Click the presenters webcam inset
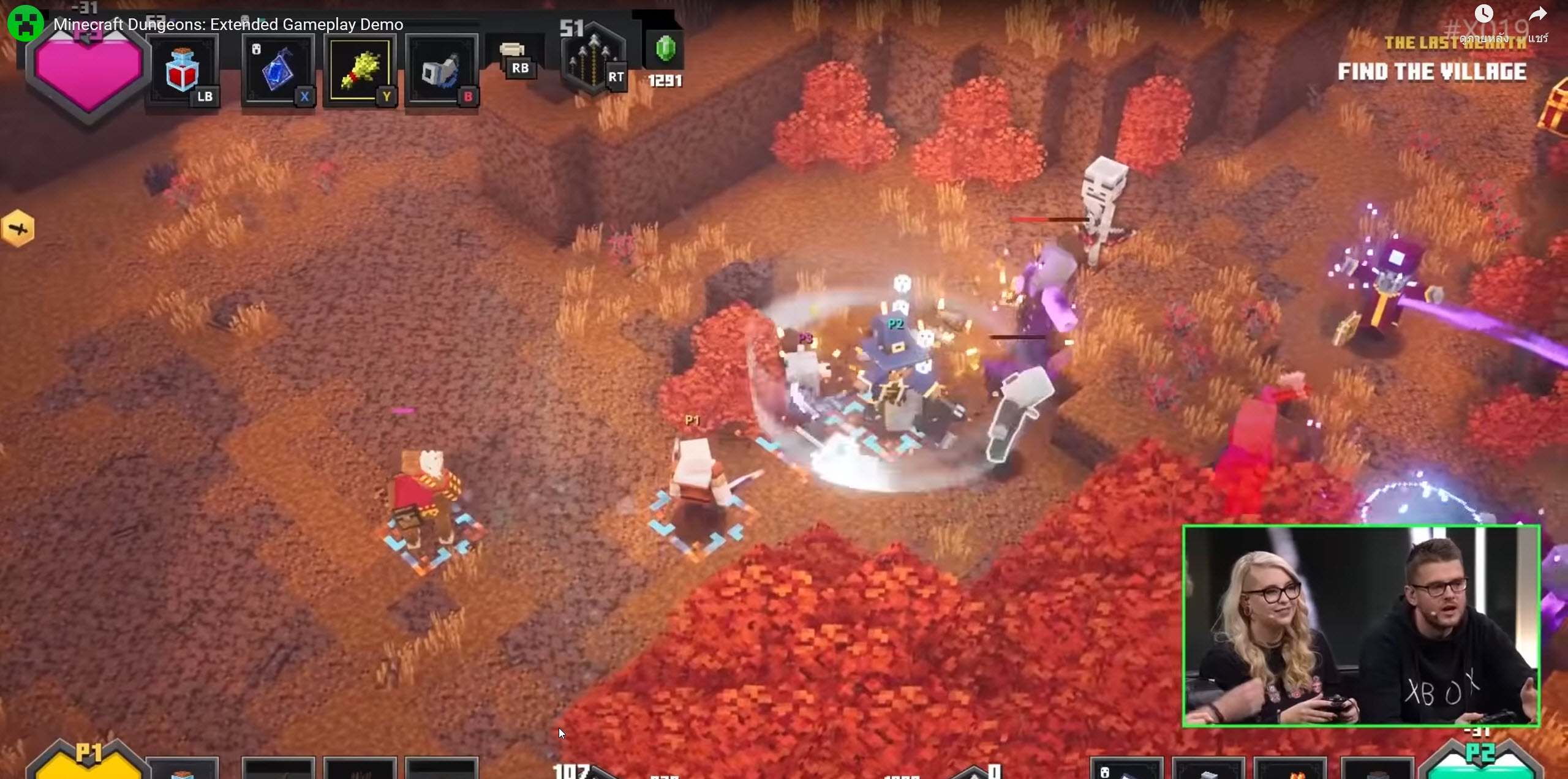This screenshot has width=1568, height=779. click(1361, 626)
